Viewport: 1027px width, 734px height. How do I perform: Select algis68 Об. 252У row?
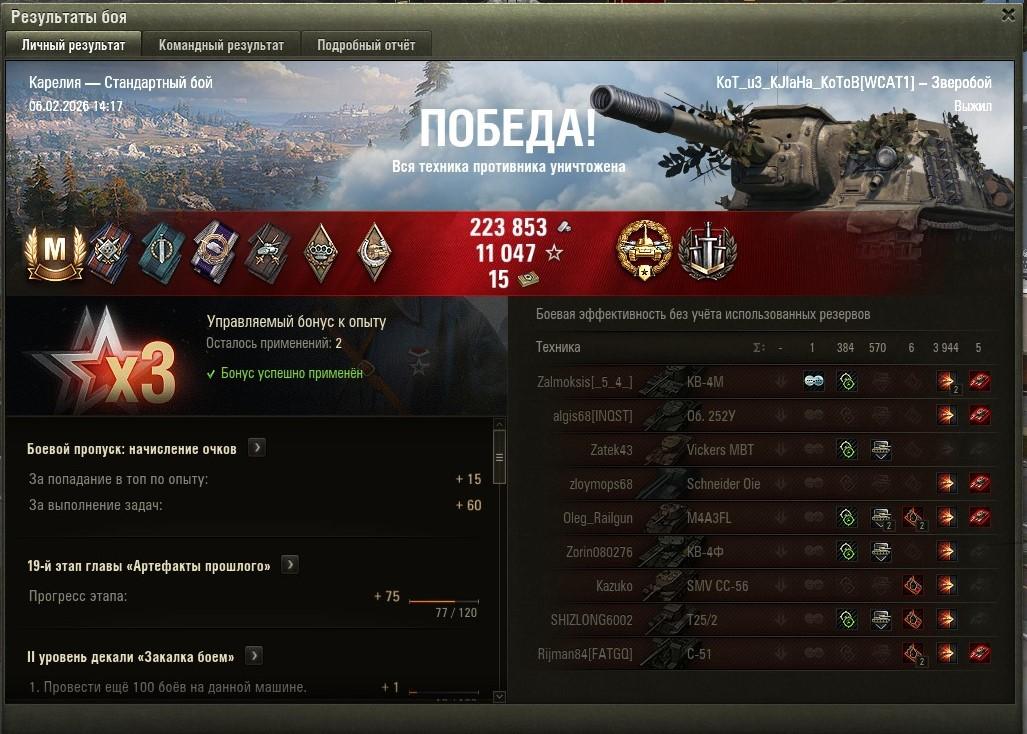point(700,415)
